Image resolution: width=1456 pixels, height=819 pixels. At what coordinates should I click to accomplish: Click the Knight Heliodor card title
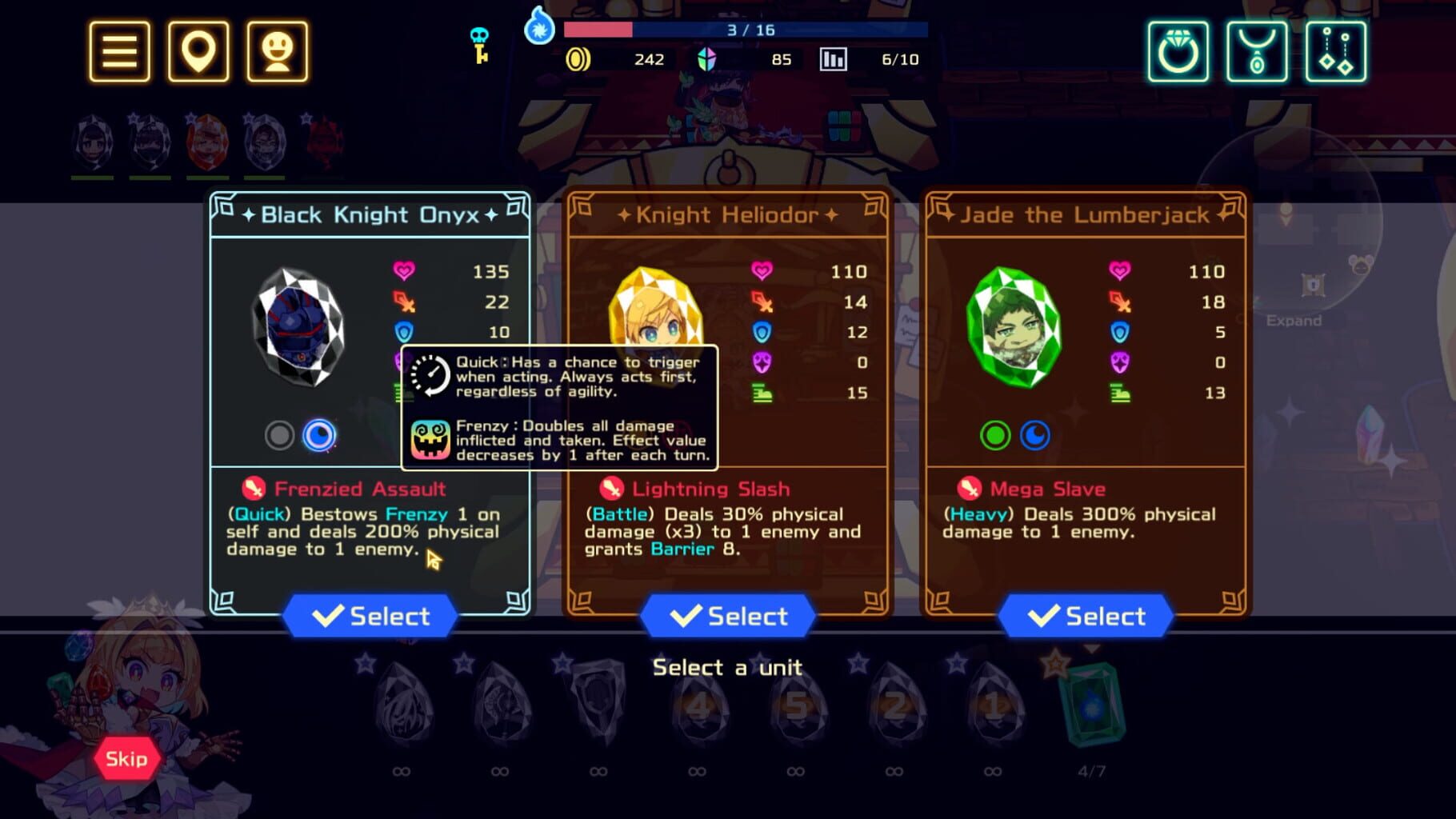[x=728, y=214]
